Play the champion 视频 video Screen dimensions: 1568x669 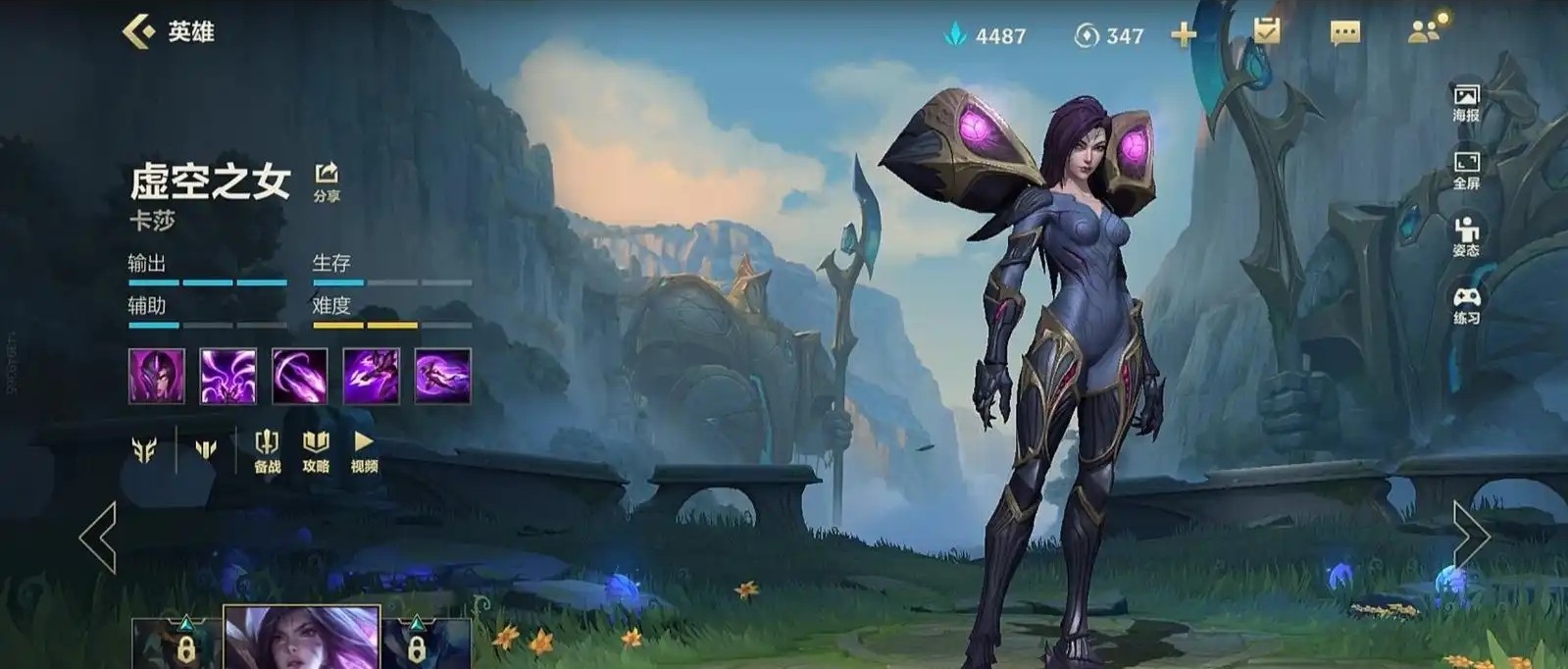(x=364, y=451)
